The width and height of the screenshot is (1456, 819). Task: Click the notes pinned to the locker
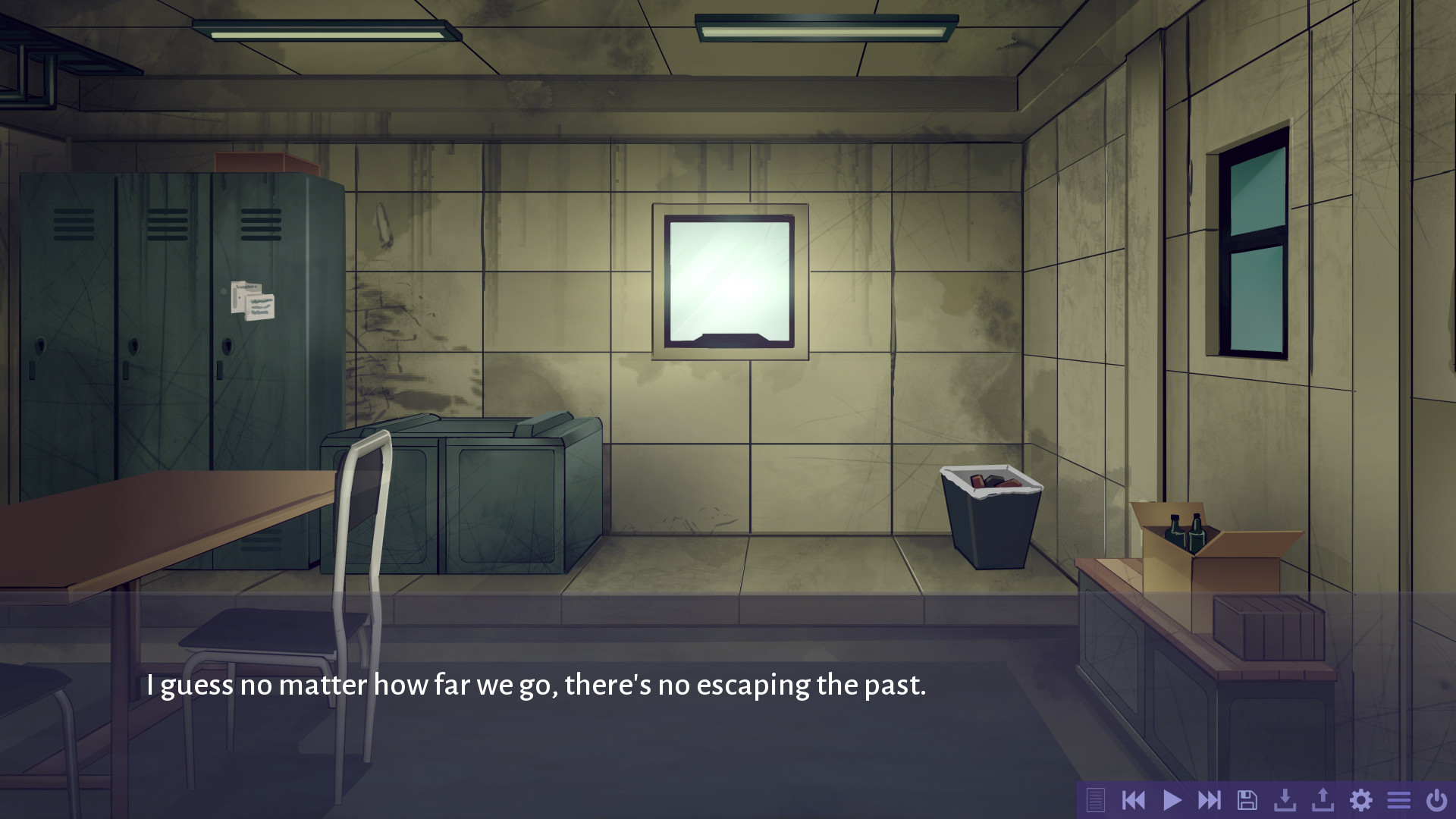click(x=253, y=302)
